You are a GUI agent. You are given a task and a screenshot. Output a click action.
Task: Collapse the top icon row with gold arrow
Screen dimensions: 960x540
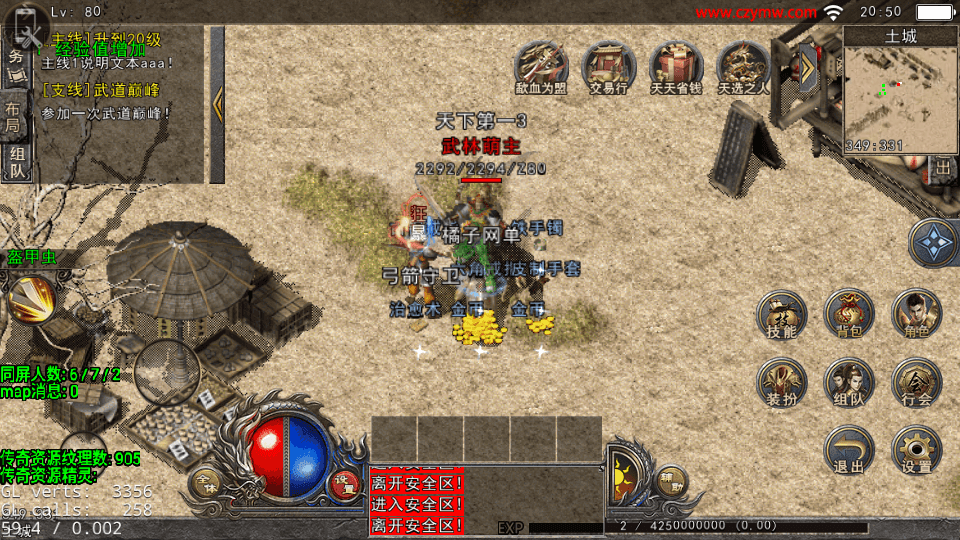[x=806, y=68]
